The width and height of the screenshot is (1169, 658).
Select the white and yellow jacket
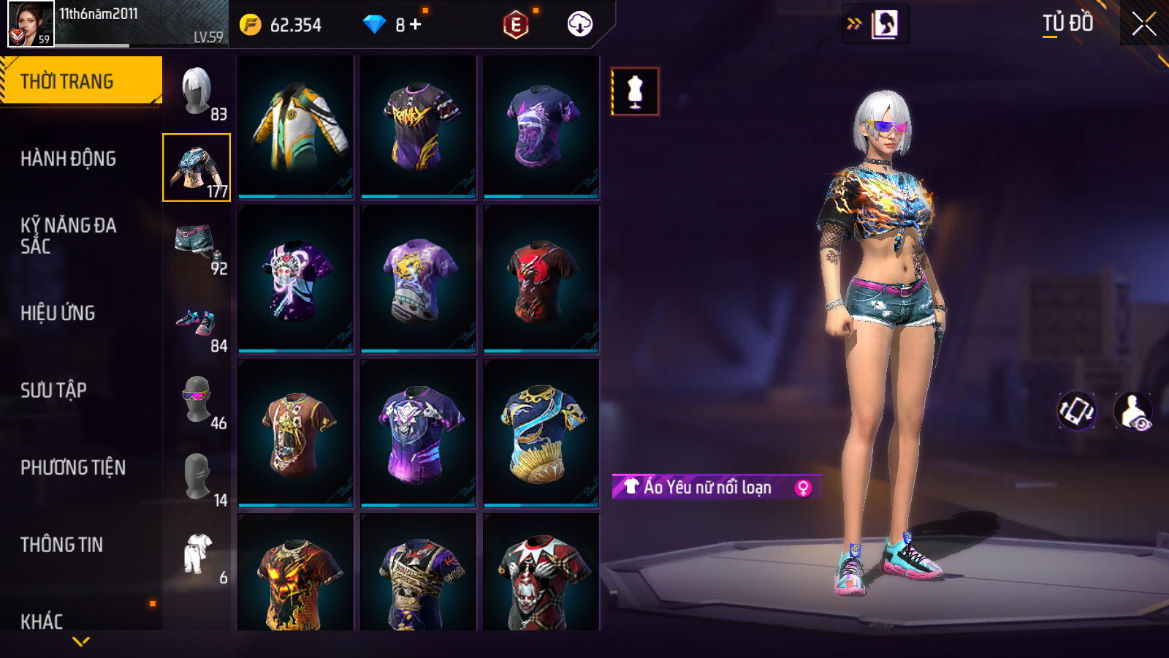(296, 126)
